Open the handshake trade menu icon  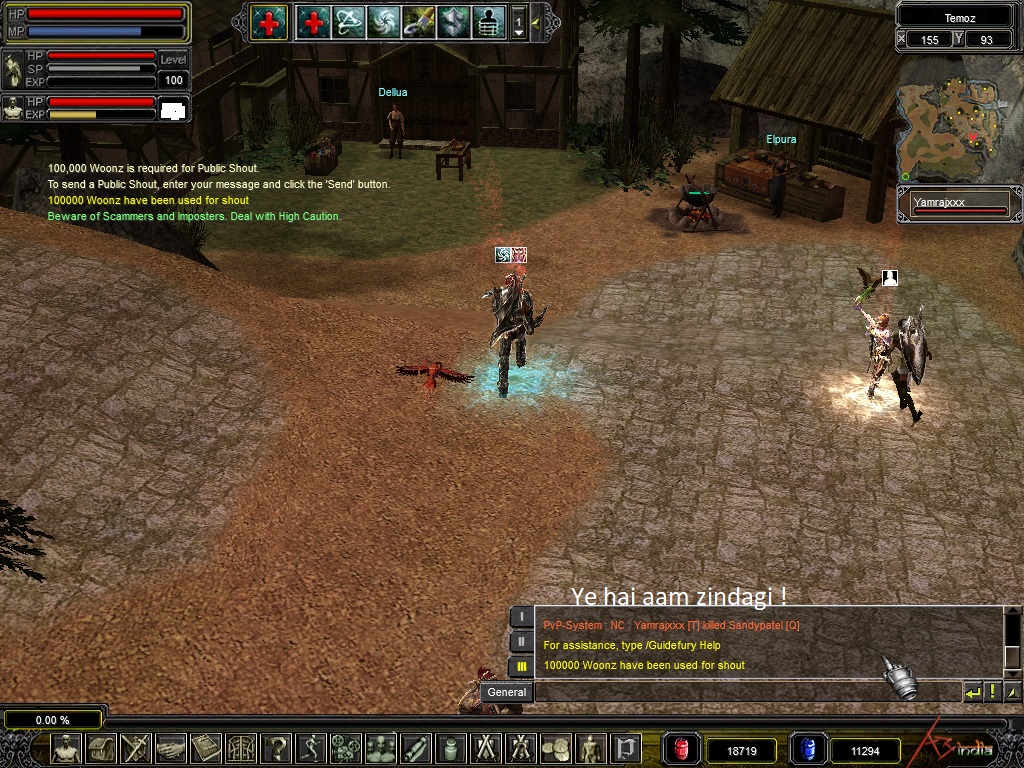click(171, 748)
